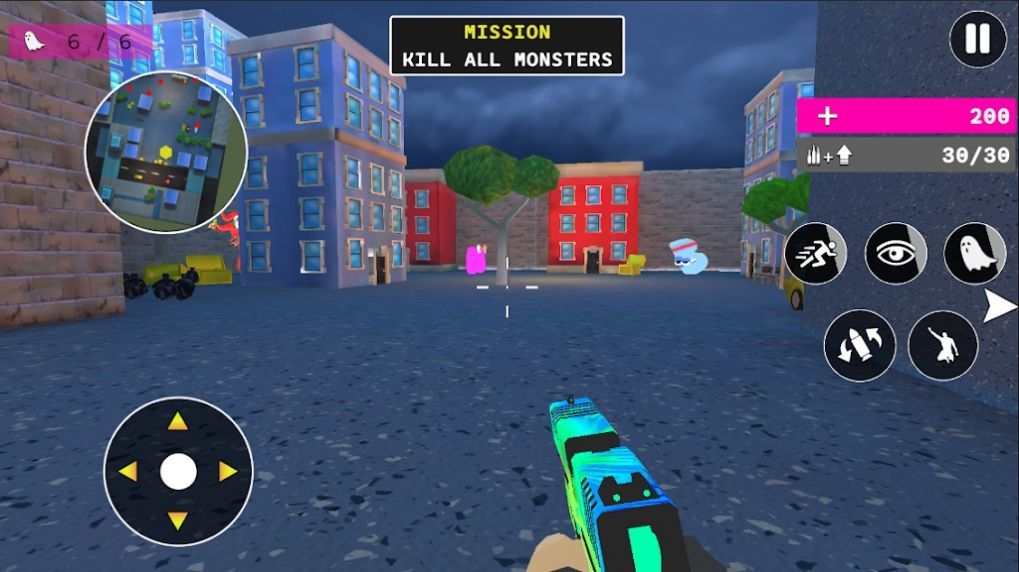Click the white joystick center knob
Image resolution: width=1019 pixels, height=572 pixels.
(178, 471)
